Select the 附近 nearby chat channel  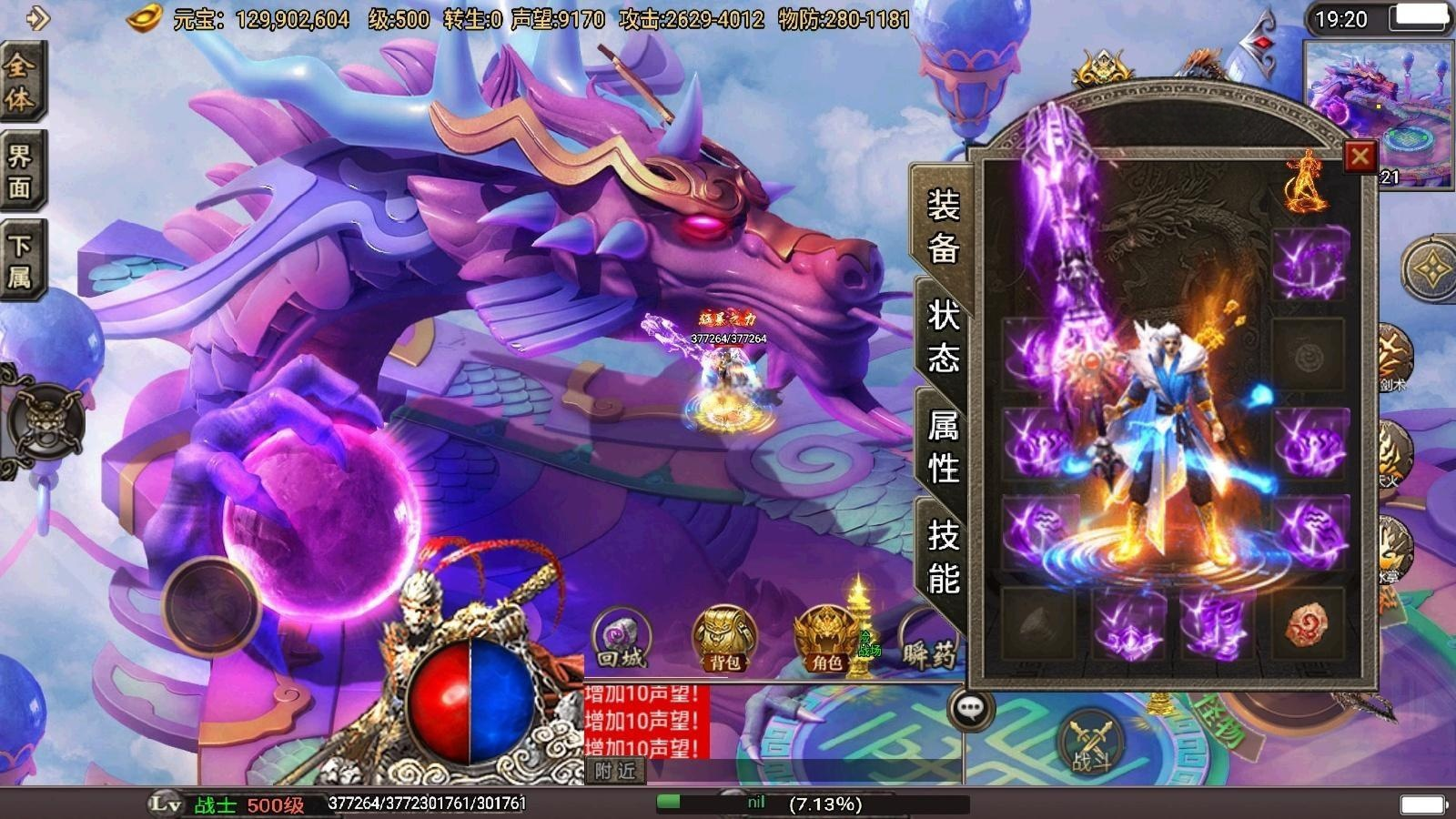[614, 772]
